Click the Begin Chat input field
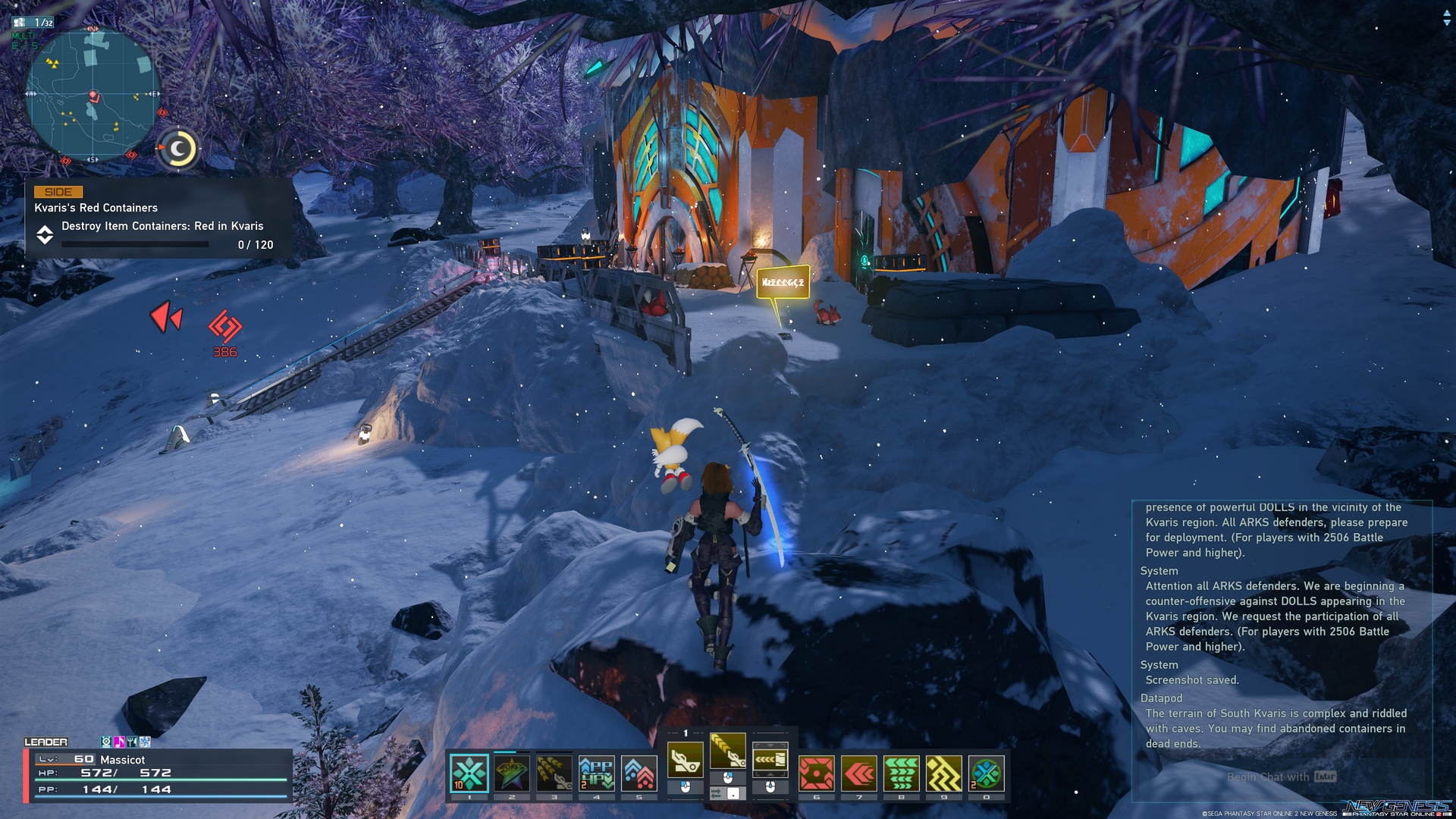The height and width of the screenshot is (819, 1456). [x=1268, y=777]
